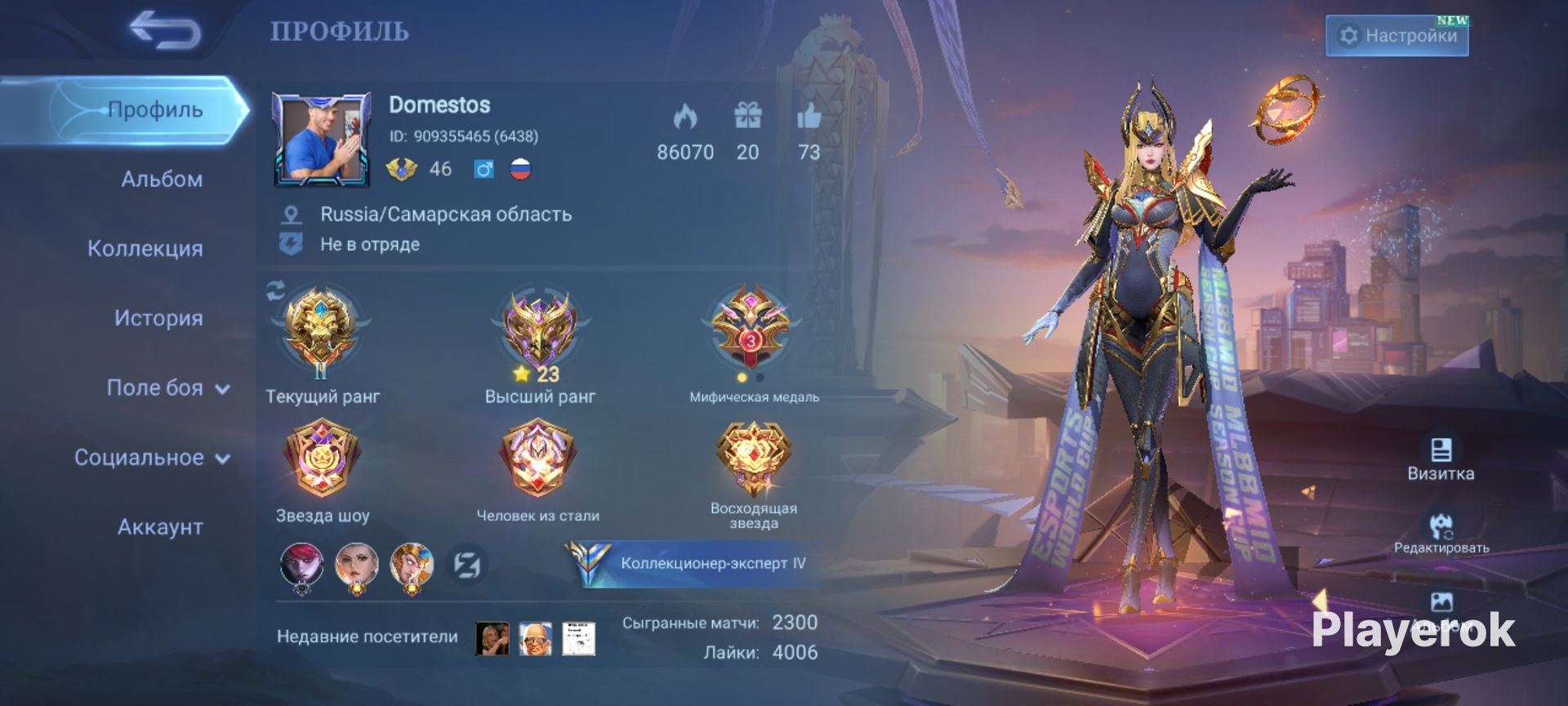This screenshot has width=1568, height=706.
Task: Click the swap favorite heroes icon
Action: 467,565
